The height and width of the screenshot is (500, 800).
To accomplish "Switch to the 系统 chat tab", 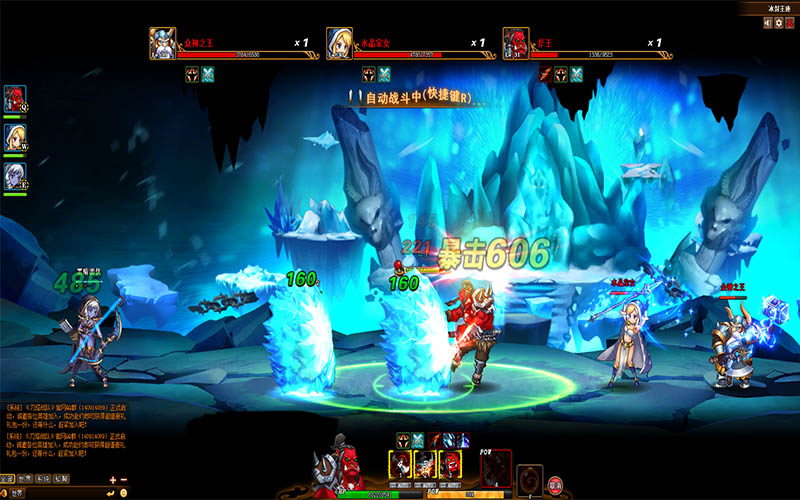I will tap(44, 479).
